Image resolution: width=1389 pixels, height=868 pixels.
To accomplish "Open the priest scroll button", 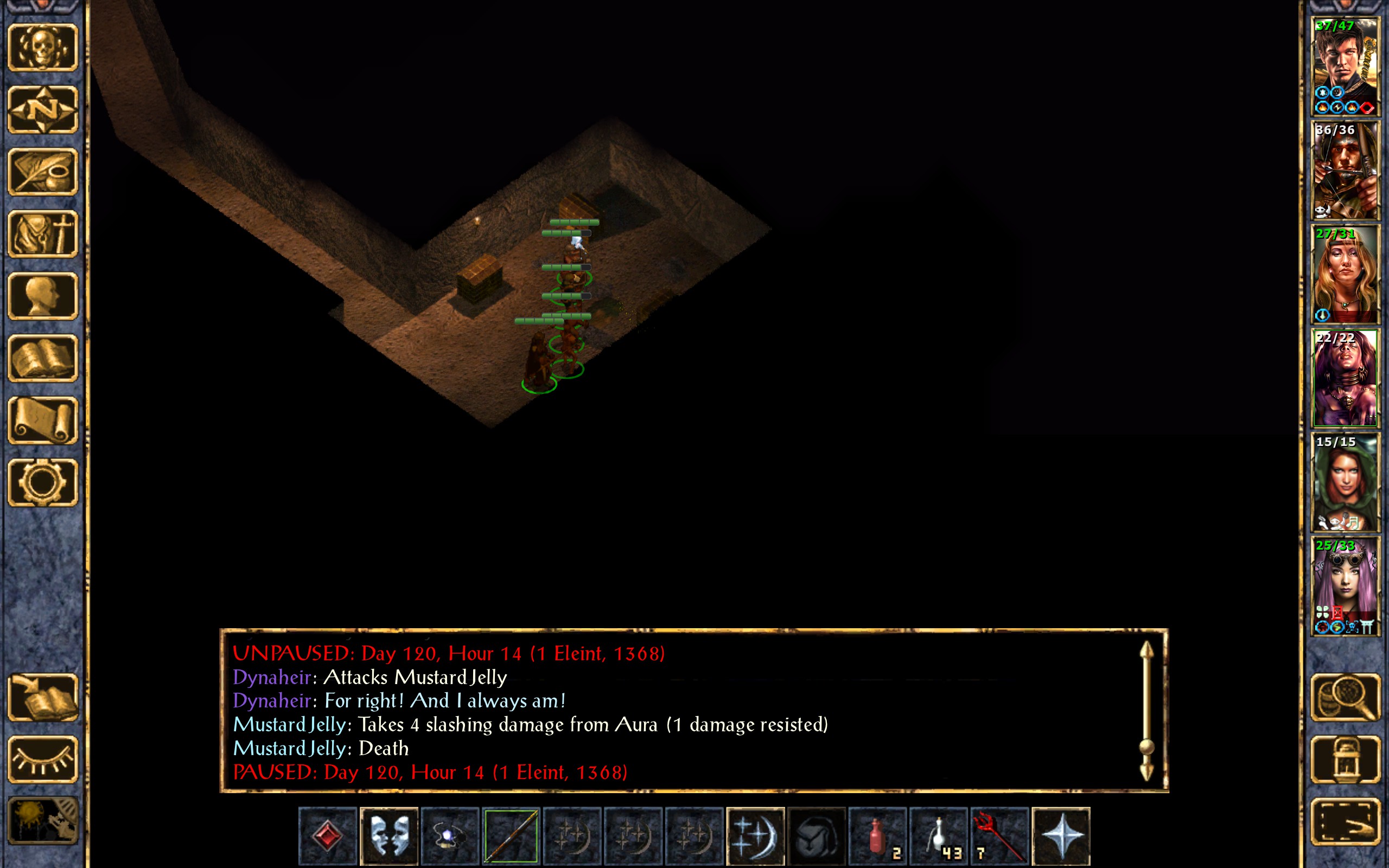I will (x=43, y=420).
